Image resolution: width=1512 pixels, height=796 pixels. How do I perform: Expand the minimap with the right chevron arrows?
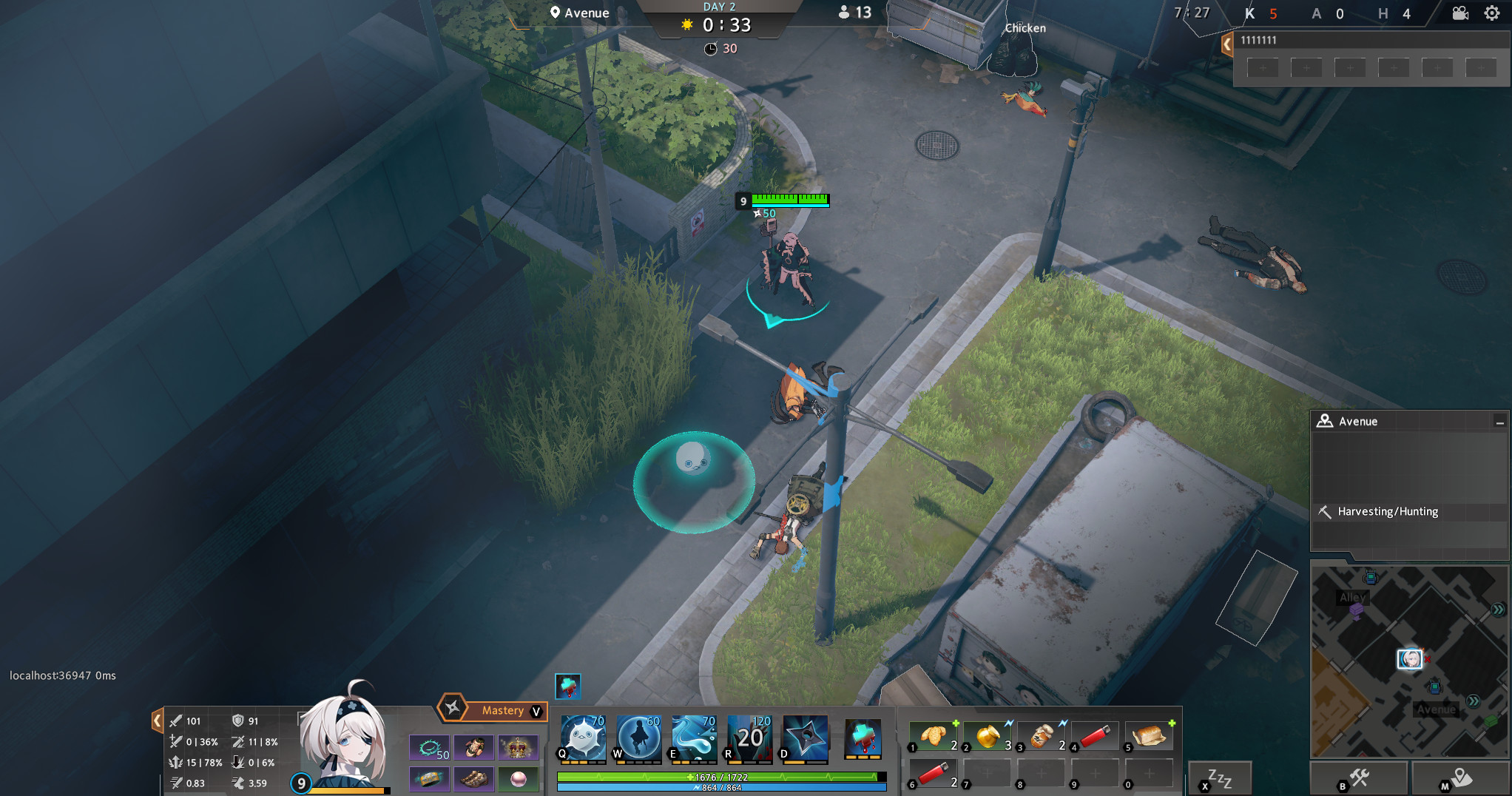coord(1499,610)
